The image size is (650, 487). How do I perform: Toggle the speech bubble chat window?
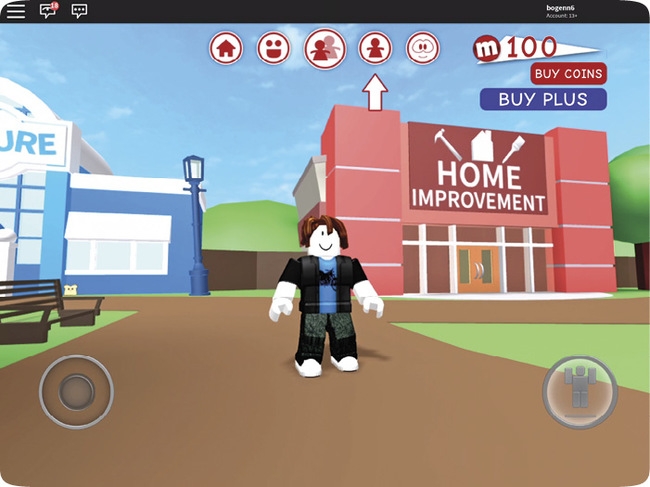(80, 11)
